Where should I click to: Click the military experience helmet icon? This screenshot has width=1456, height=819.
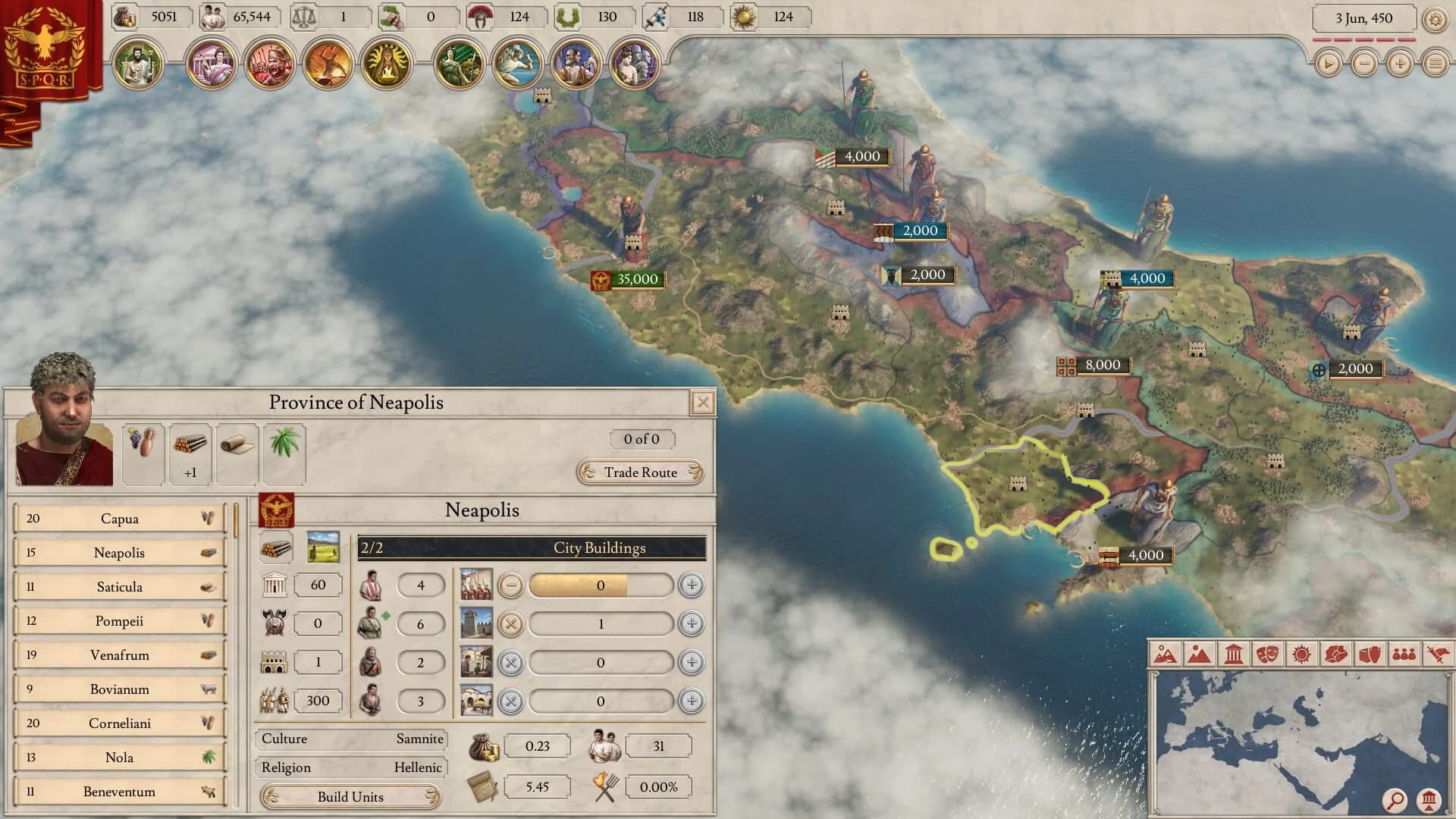click(479, 16)
